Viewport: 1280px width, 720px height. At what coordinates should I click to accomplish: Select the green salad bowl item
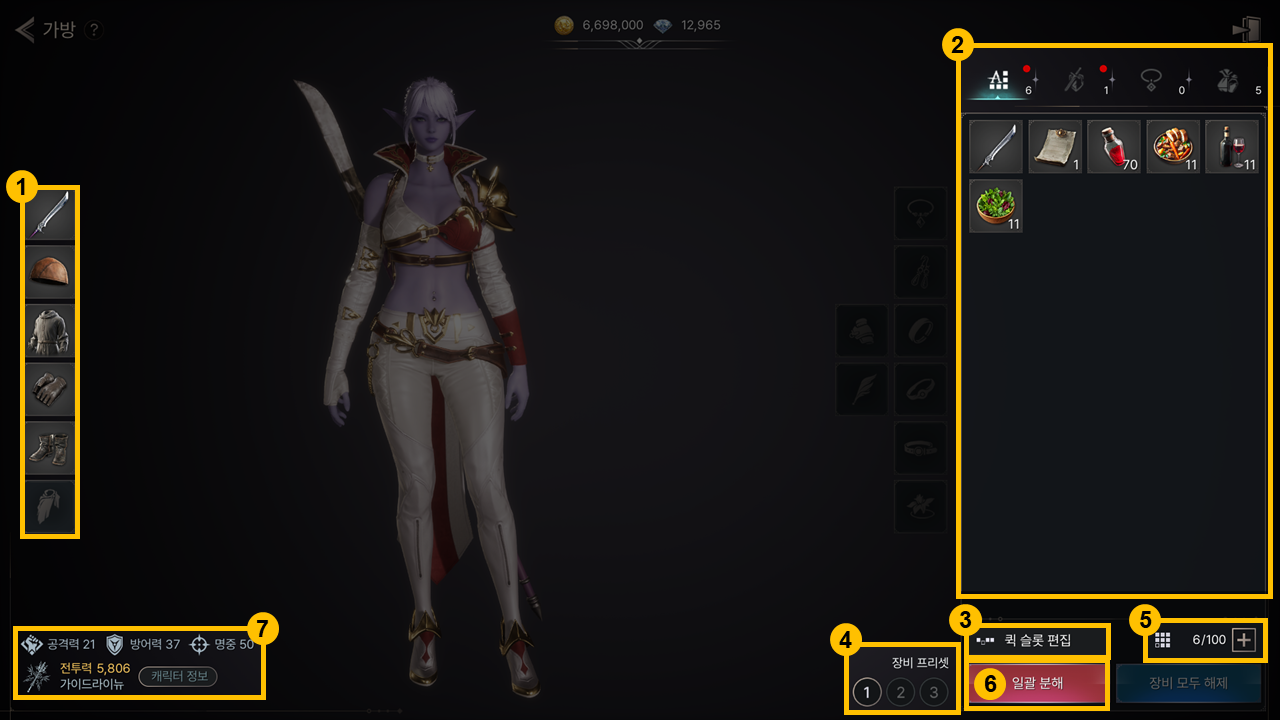tap(996, 206)
